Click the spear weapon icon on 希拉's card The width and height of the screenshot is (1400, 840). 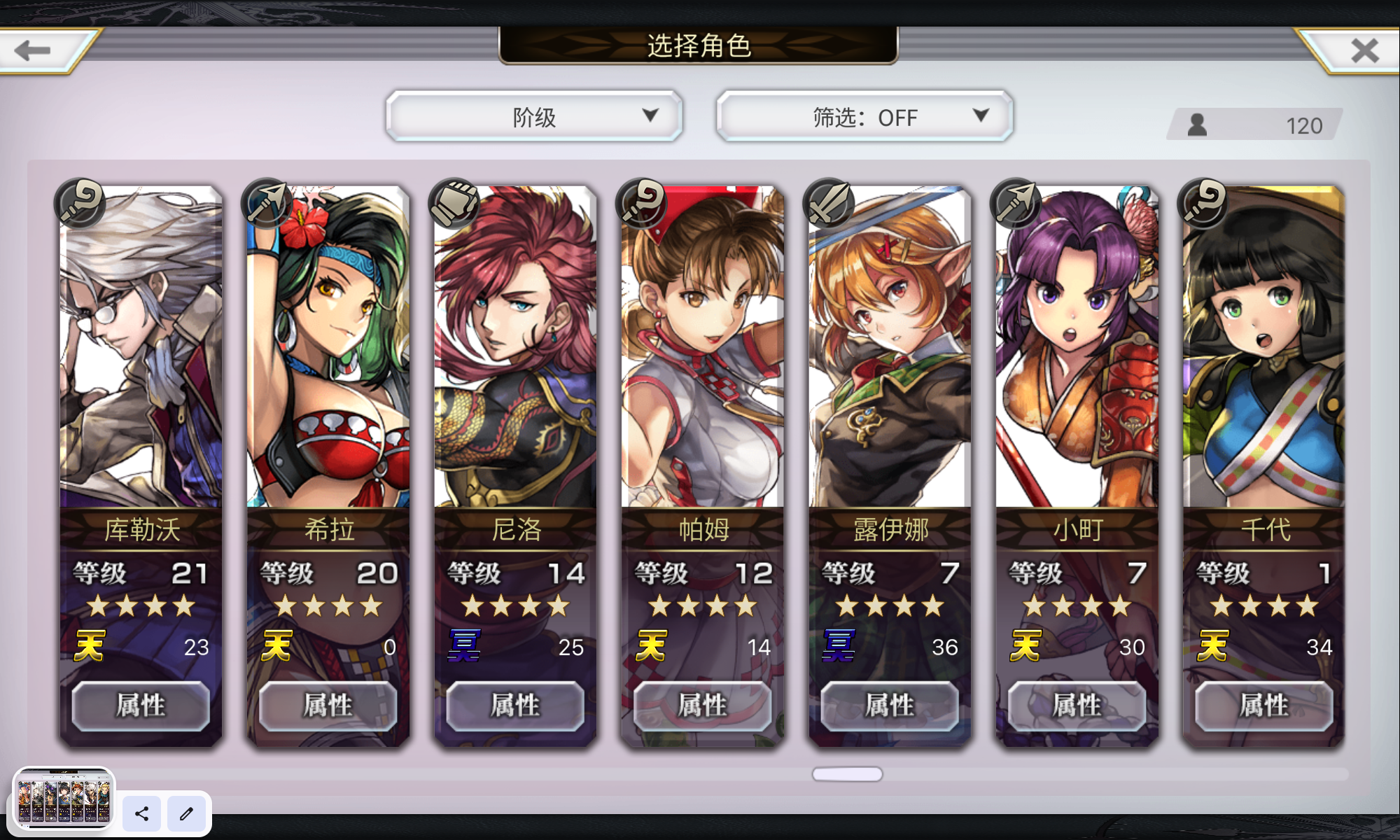[x=266, y=202]
